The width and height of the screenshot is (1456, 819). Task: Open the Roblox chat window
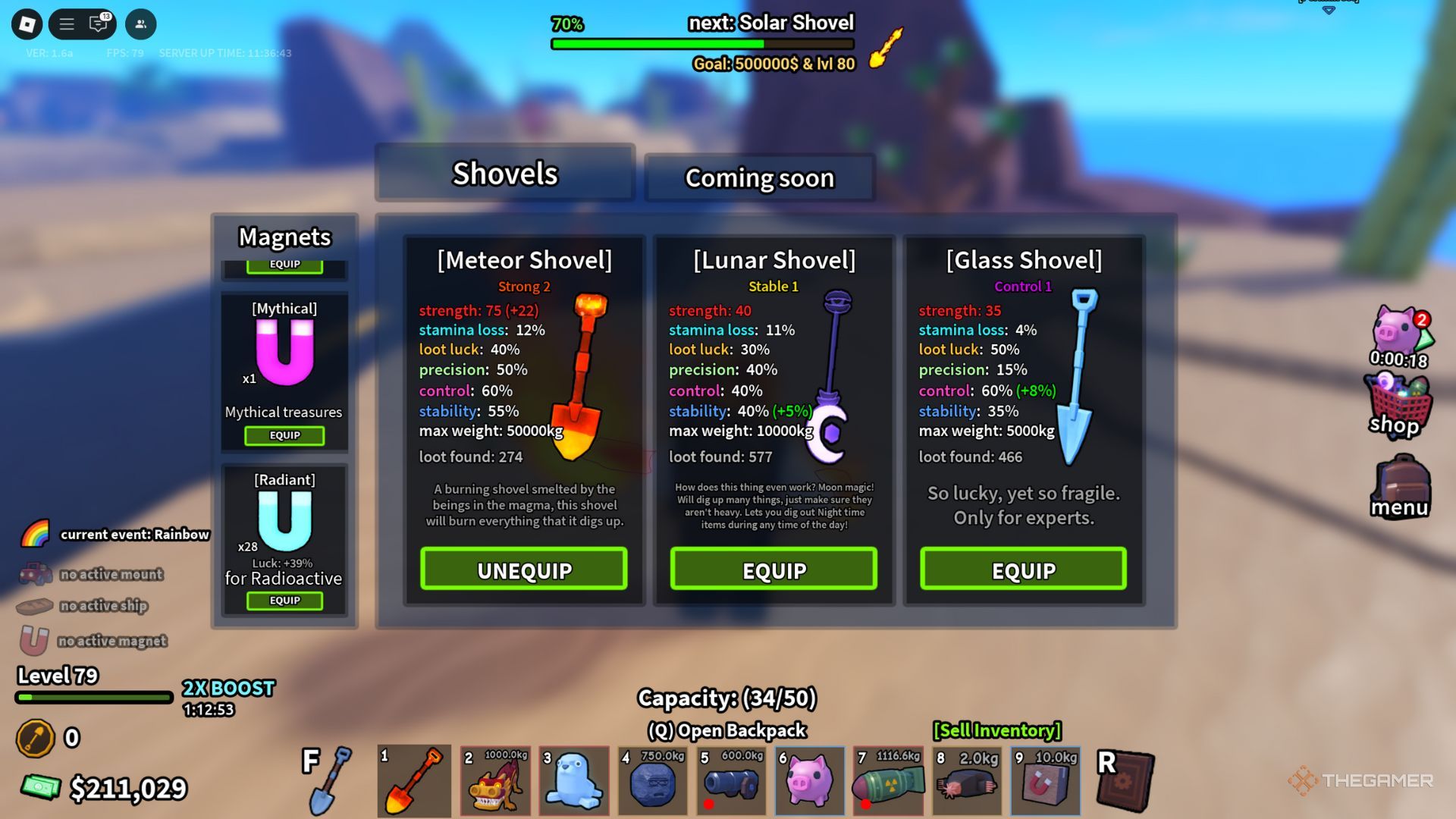click(99, 24)
